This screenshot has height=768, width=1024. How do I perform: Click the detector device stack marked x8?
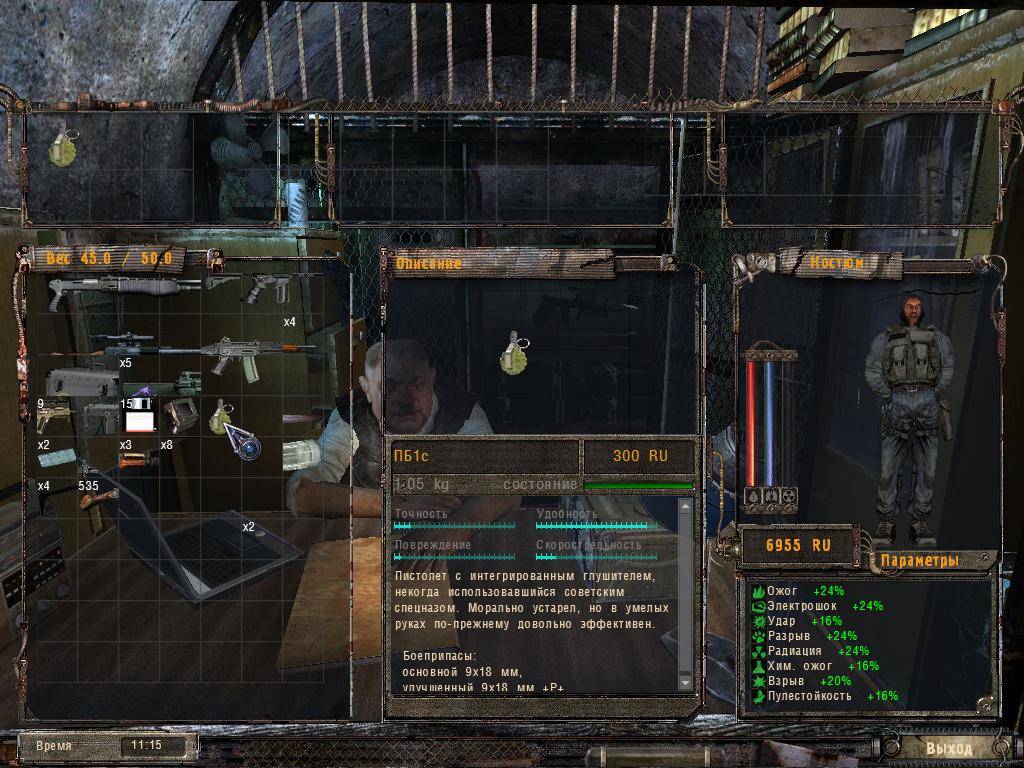click(181, 415)
